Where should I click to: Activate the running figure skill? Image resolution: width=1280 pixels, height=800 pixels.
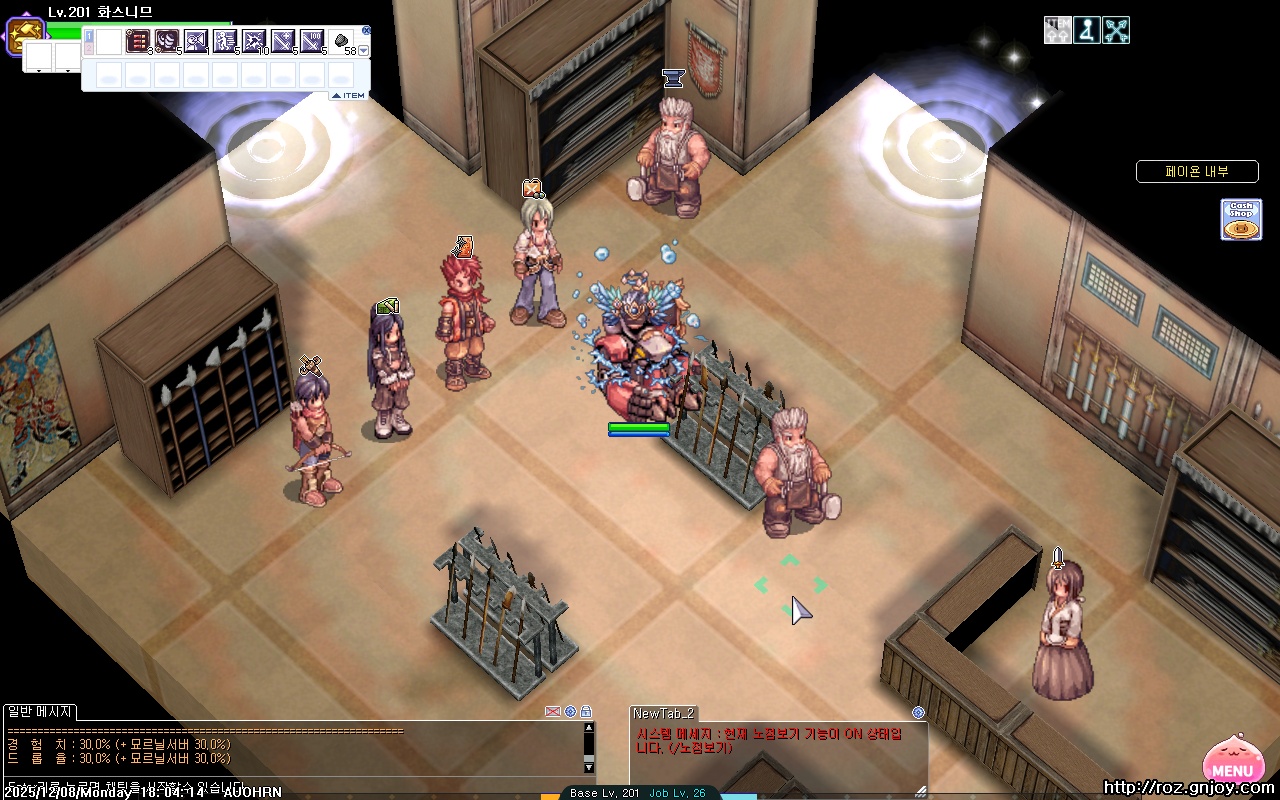(225, 41)
